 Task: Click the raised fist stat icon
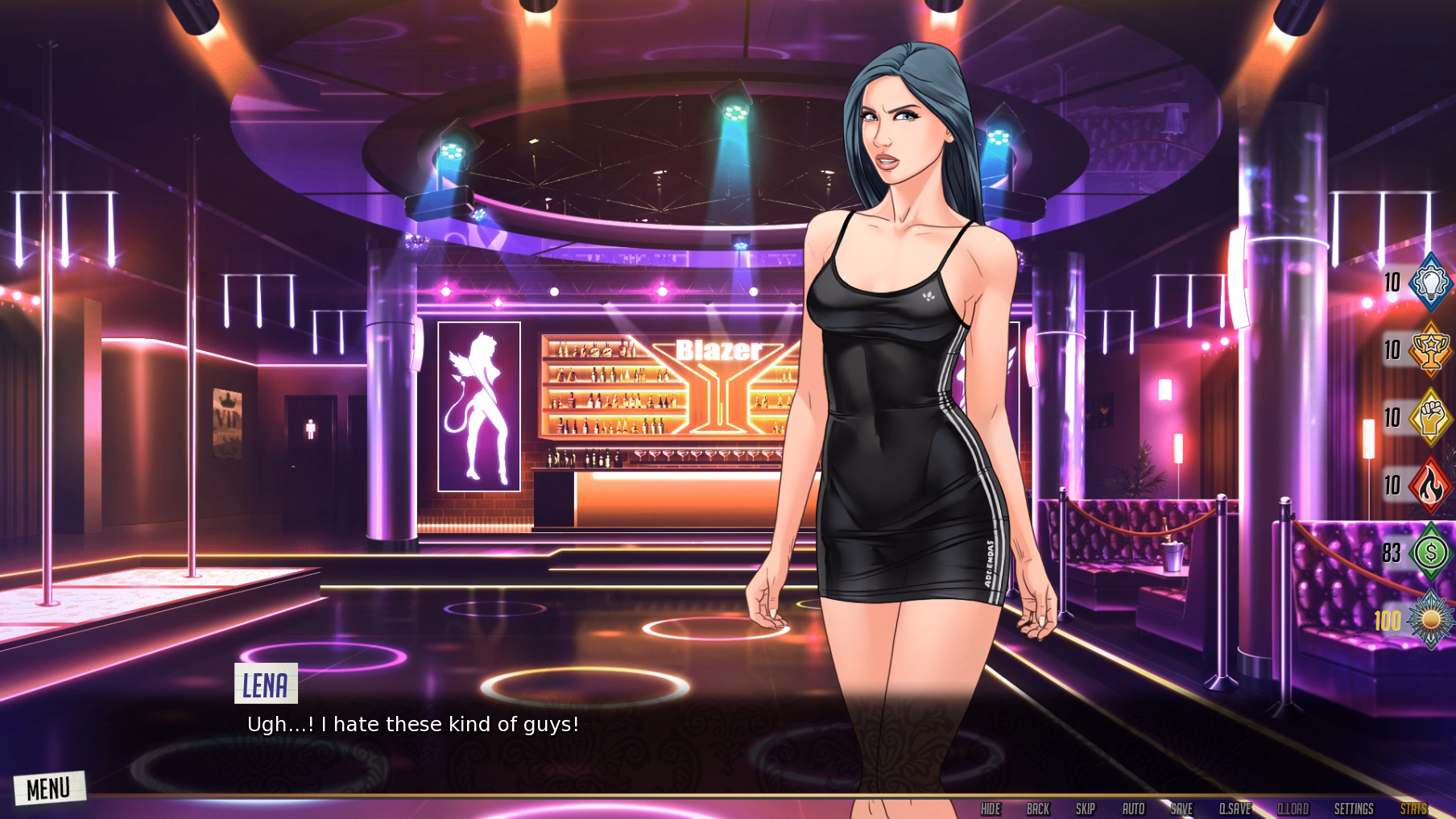coord(1430,417)
